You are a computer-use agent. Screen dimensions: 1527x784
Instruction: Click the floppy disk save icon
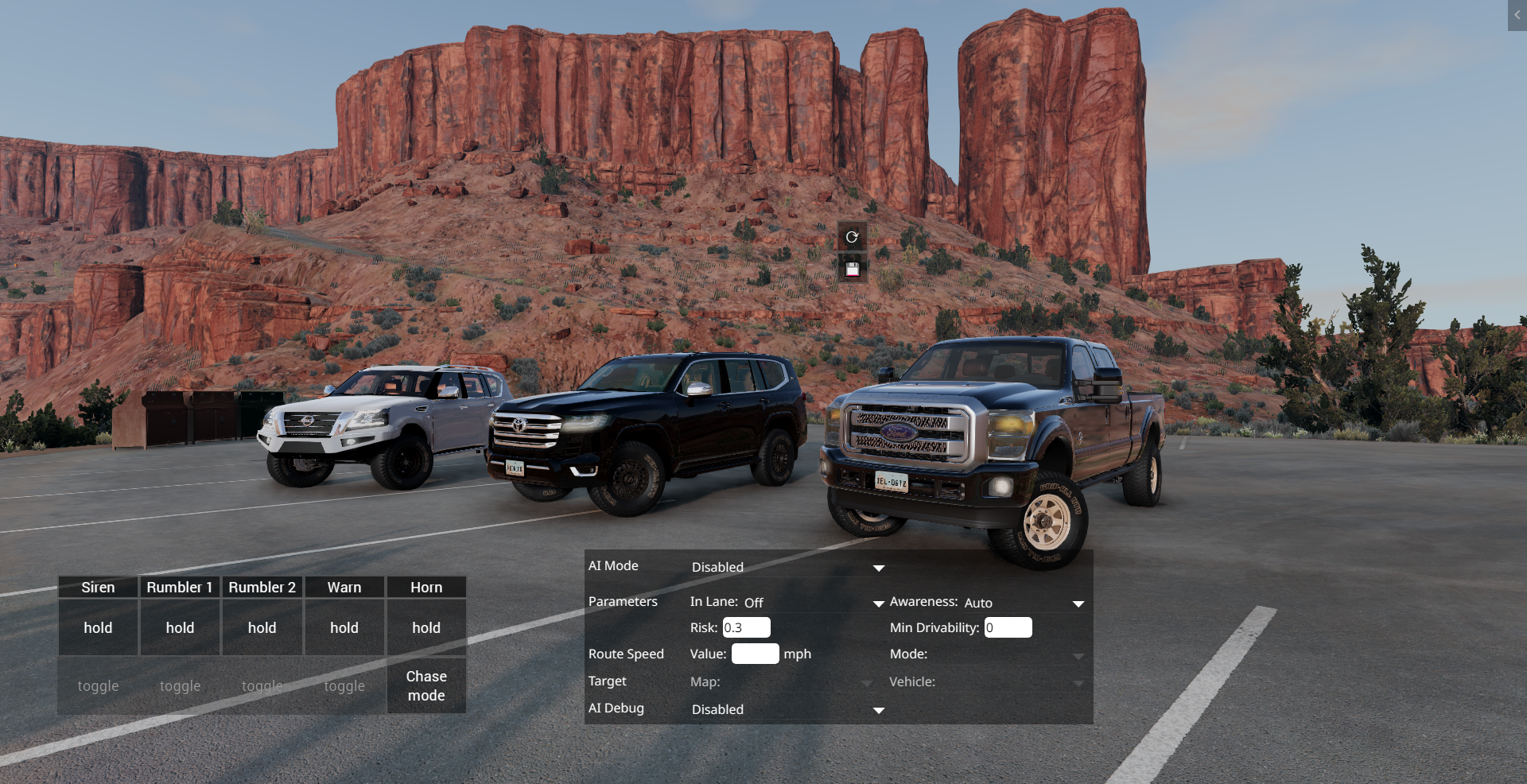coord(852,270)
